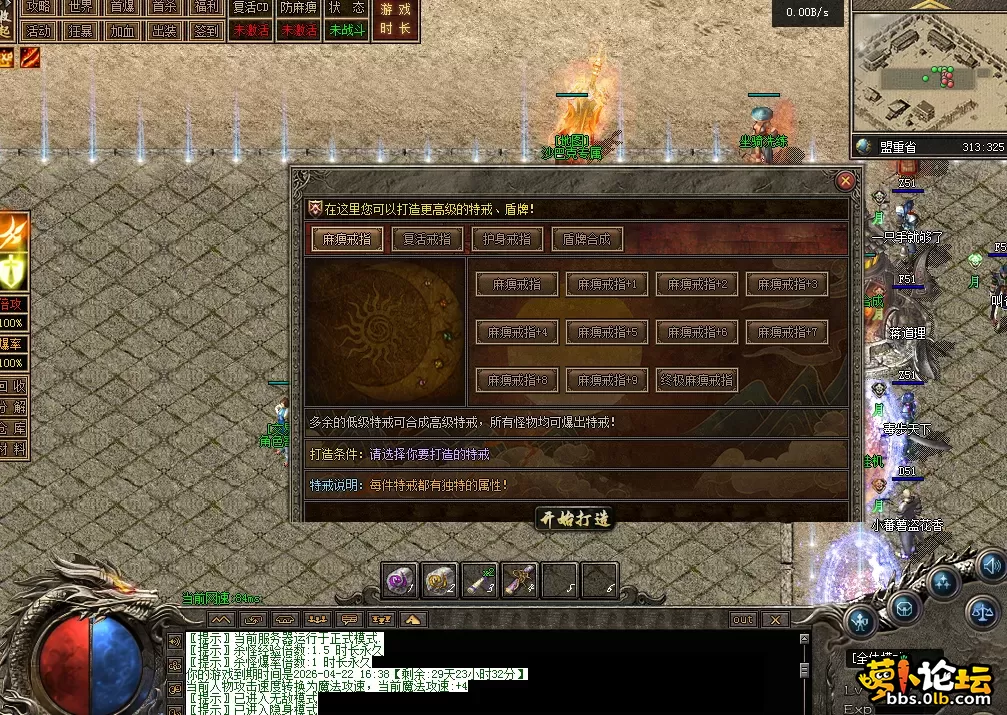Activate the 狂暴 berserk button
This screenshot has height=715, width=1007.
pyautogui.click(x=81, y=31)
